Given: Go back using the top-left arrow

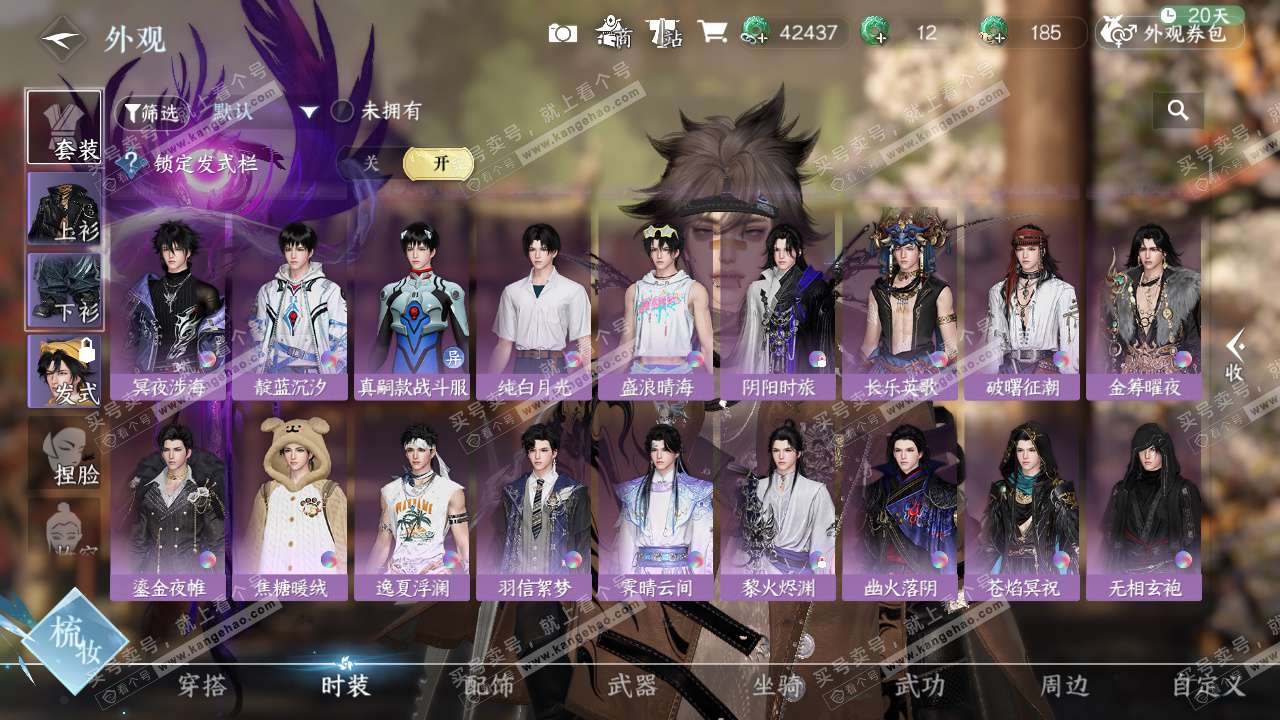Looking at the screenshot, I should click(62, 39).
